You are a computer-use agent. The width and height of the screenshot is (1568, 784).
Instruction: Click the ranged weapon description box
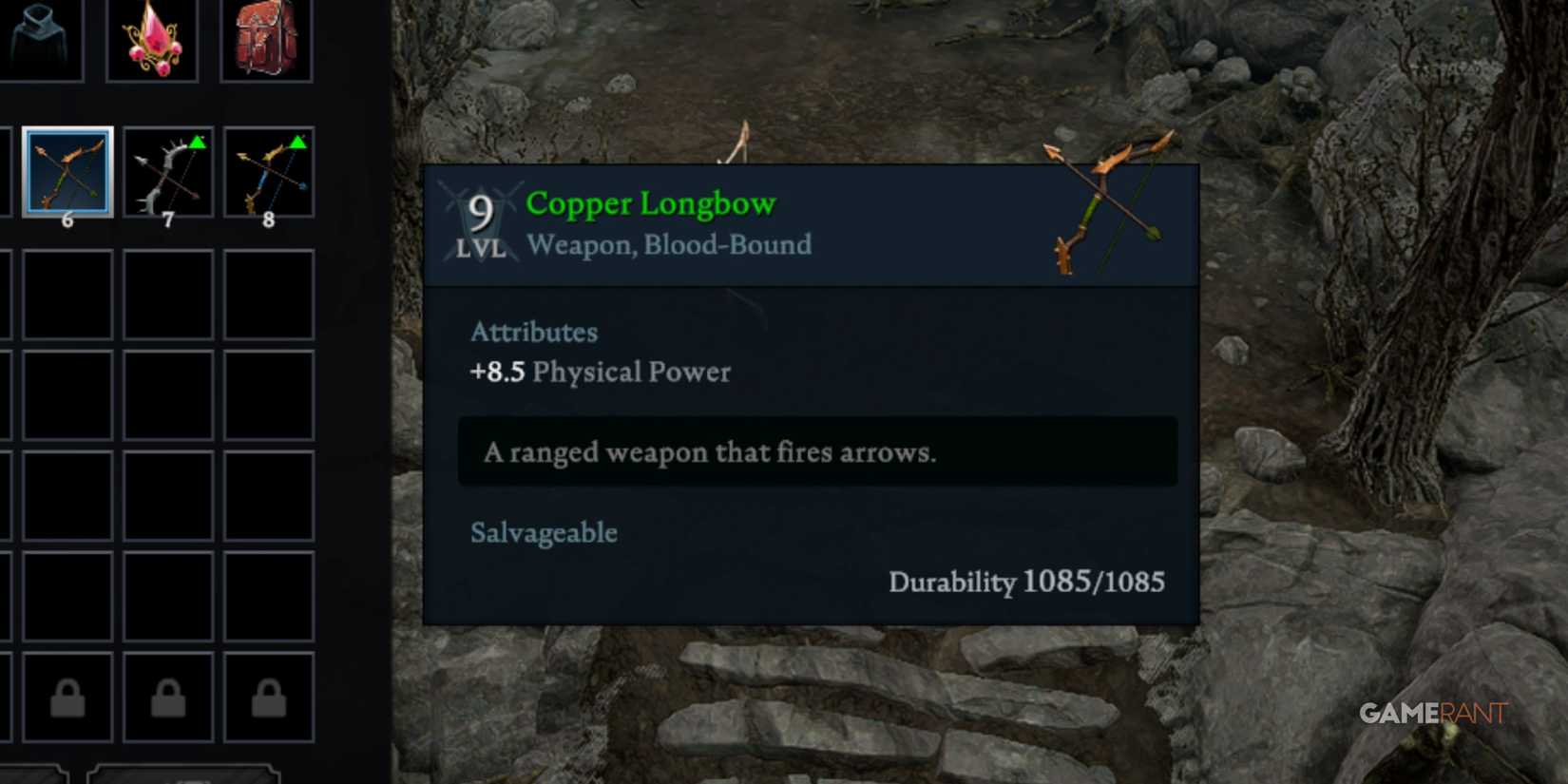(x=817, y=452)
